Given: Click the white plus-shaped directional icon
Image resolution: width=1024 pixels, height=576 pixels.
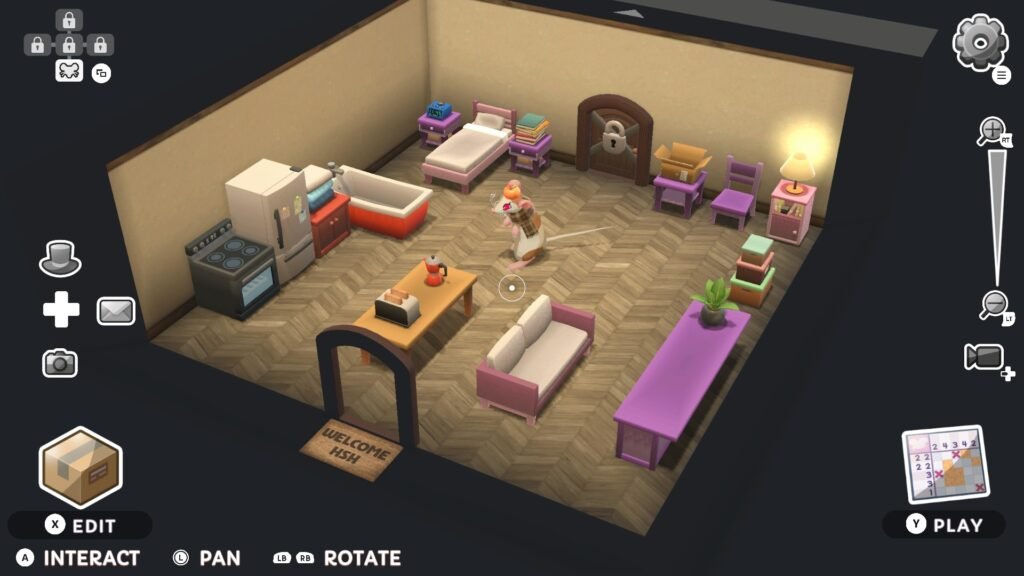Looking at the screenshot, I should (61, 311).
